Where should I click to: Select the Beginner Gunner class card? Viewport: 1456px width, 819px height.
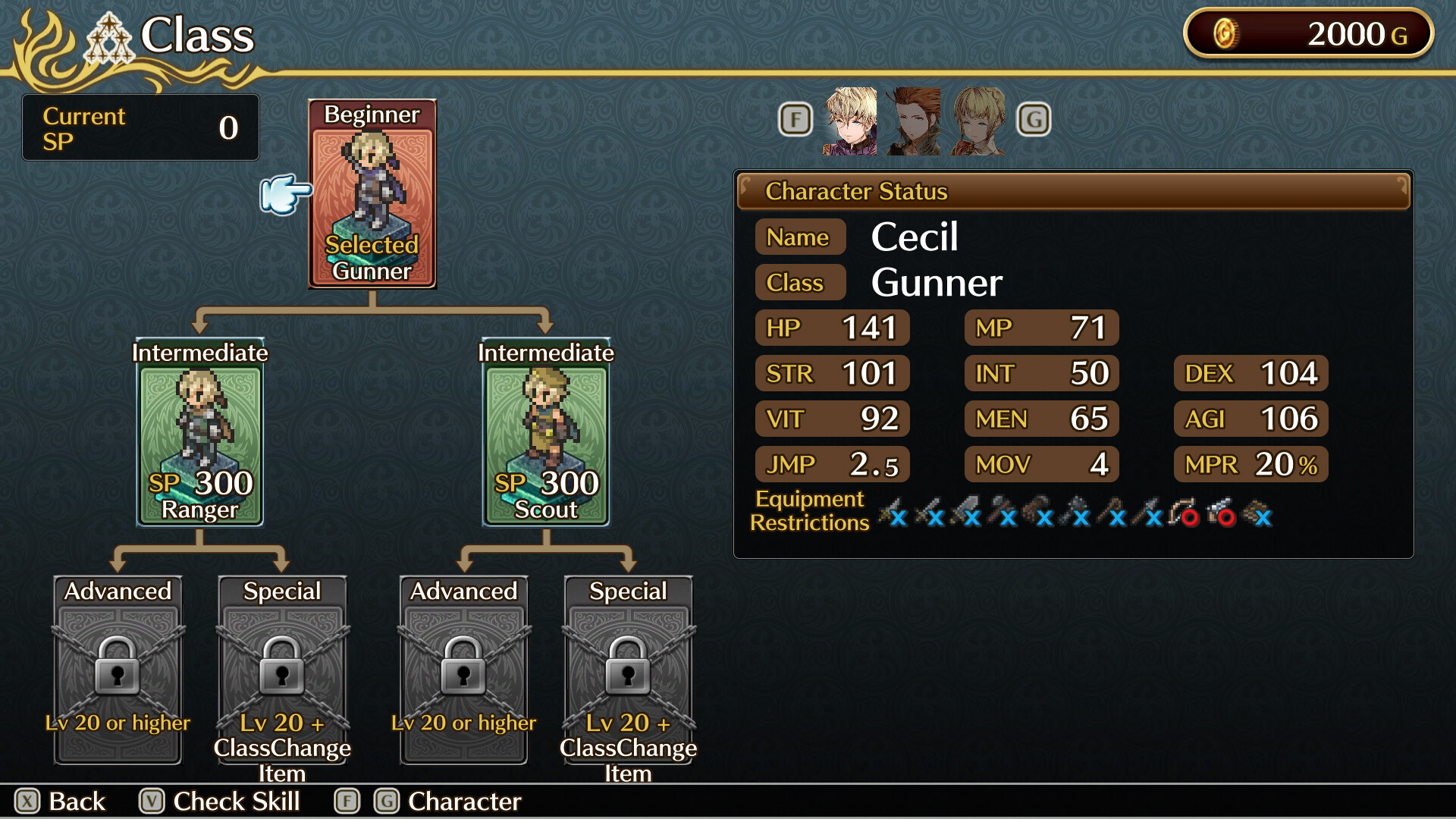(x=372, y=195)
